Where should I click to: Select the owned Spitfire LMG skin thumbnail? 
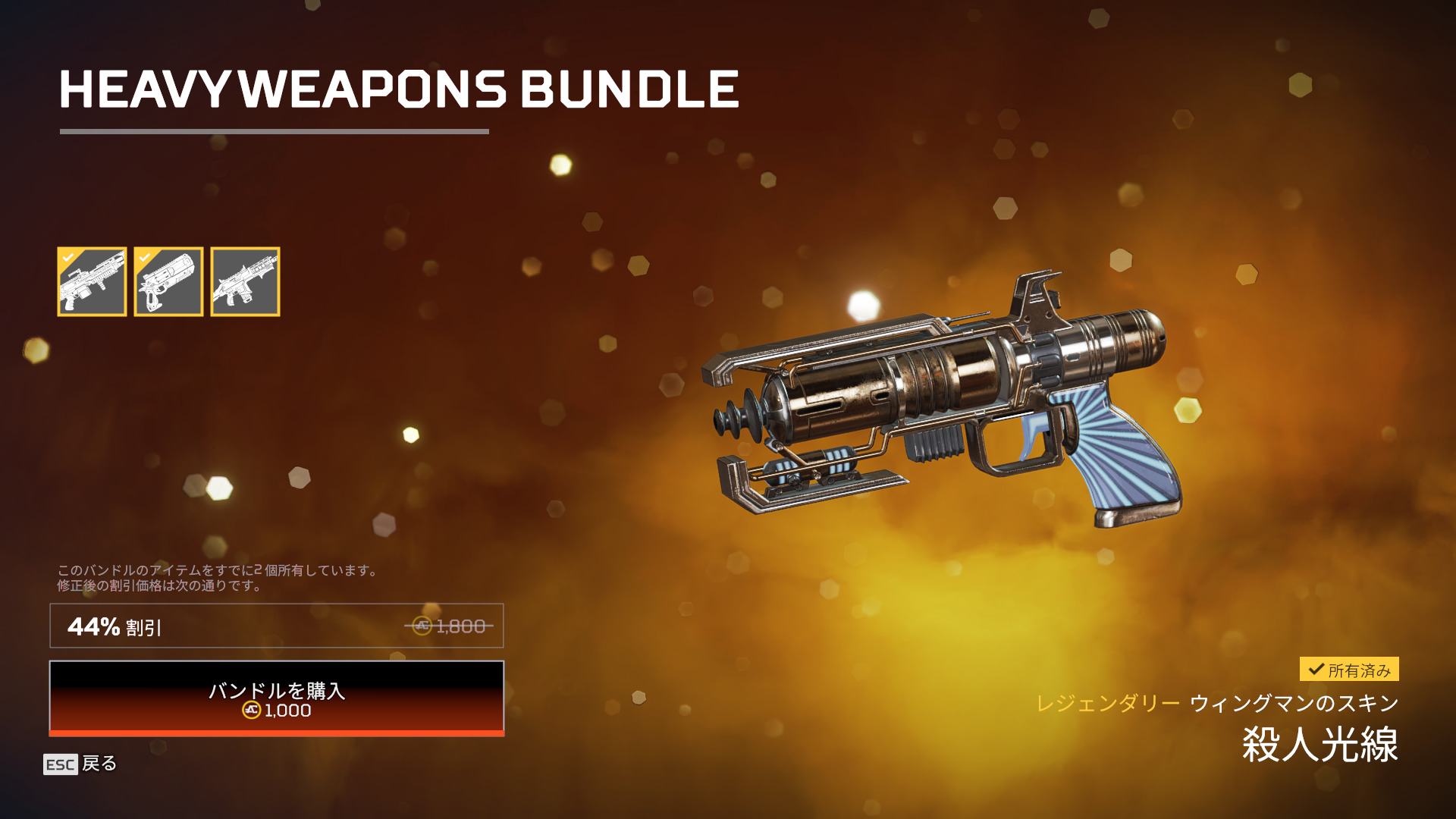click(92, 281)
